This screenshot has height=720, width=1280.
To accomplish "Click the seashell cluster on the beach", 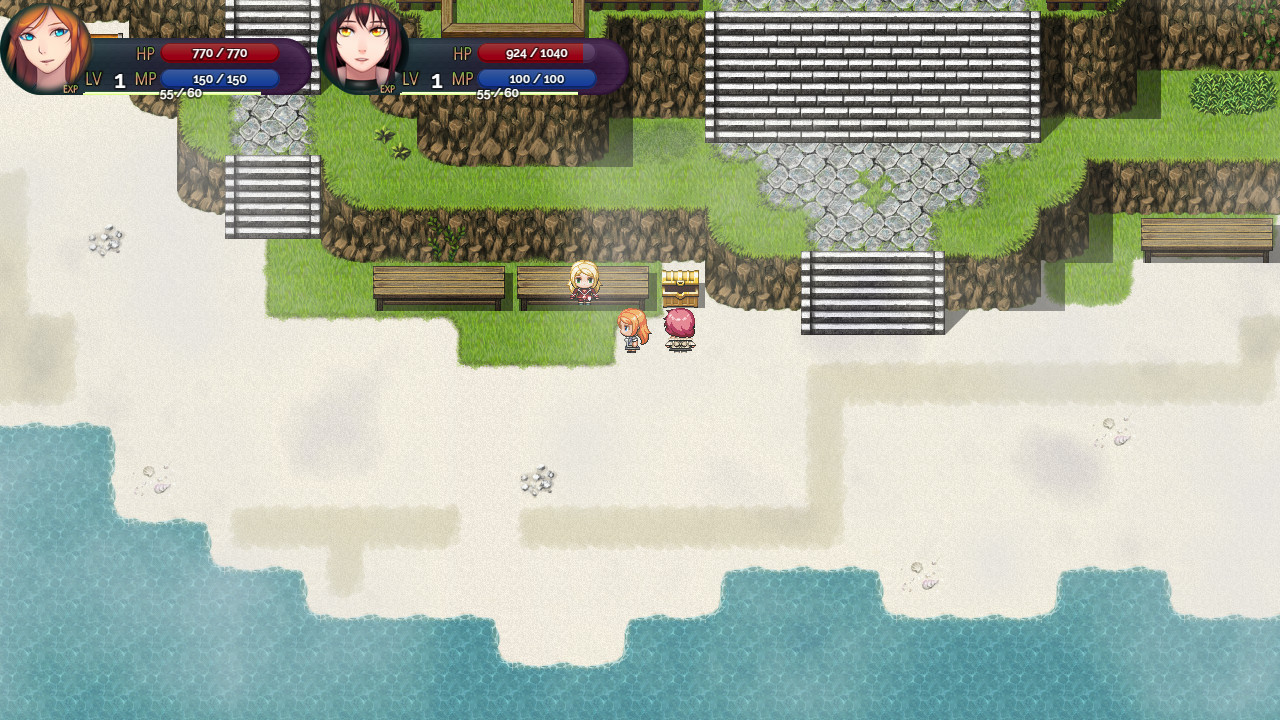I will tap(538, 480).
